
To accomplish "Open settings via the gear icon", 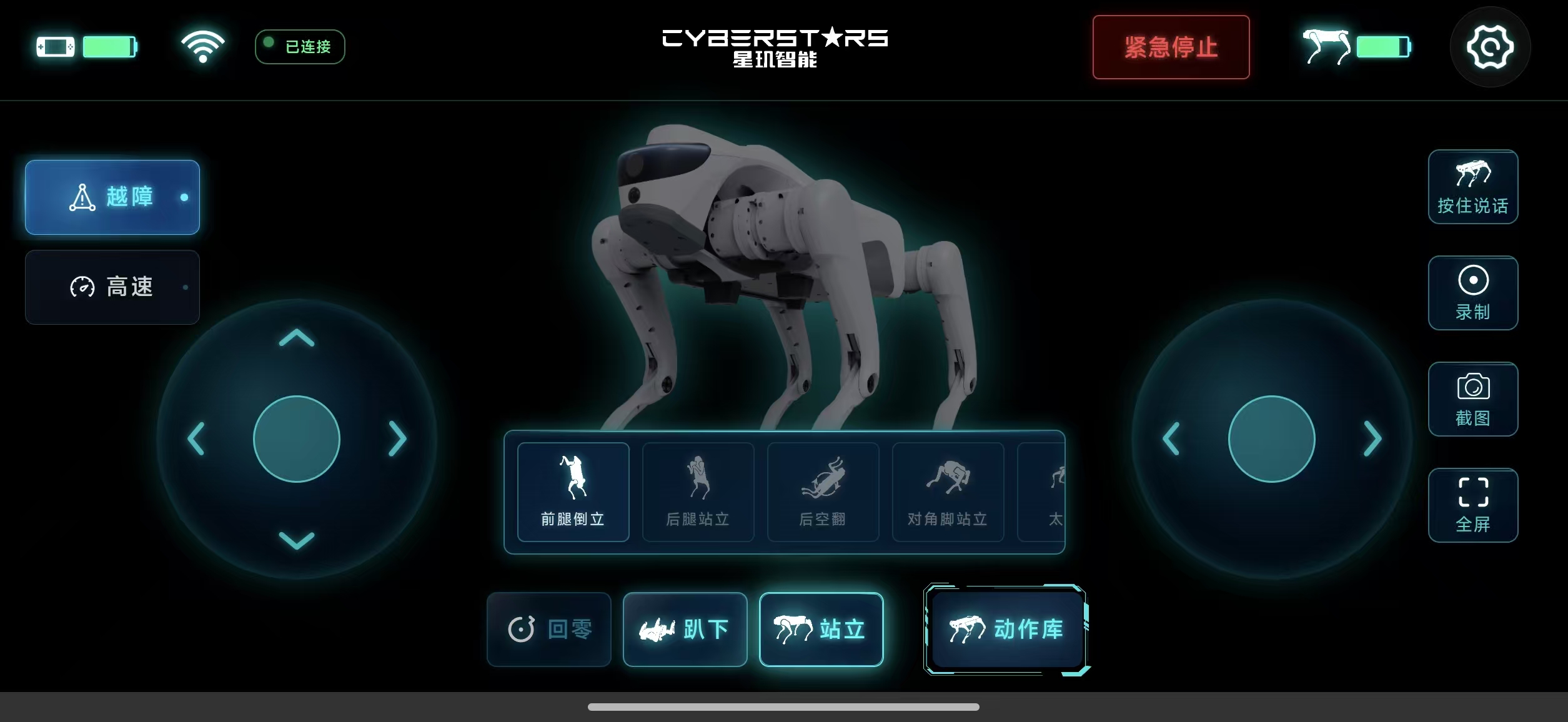I will point(1490,47).
